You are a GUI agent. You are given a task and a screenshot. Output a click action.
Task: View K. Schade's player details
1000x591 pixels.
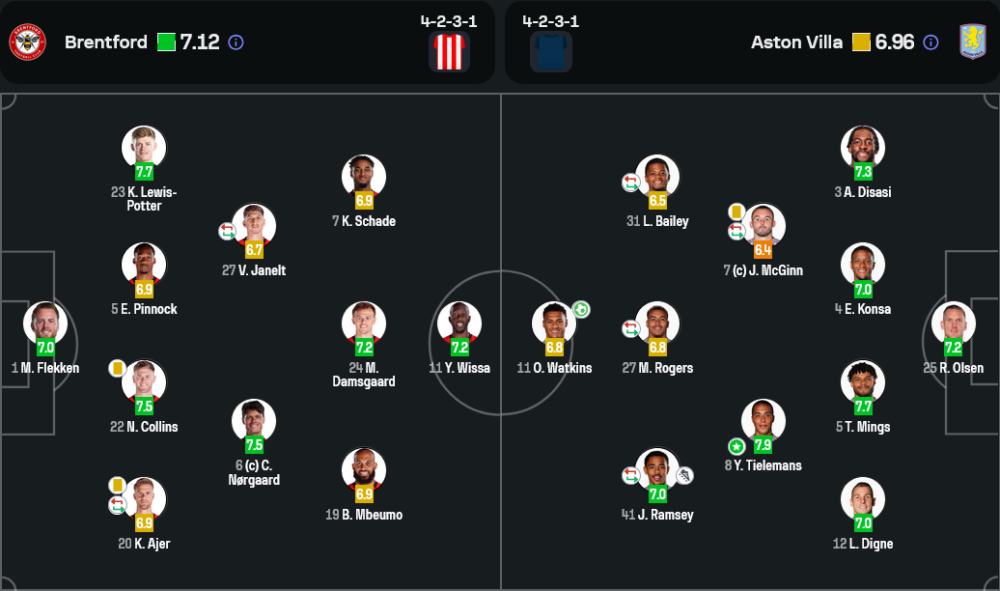tap(364, 177)
